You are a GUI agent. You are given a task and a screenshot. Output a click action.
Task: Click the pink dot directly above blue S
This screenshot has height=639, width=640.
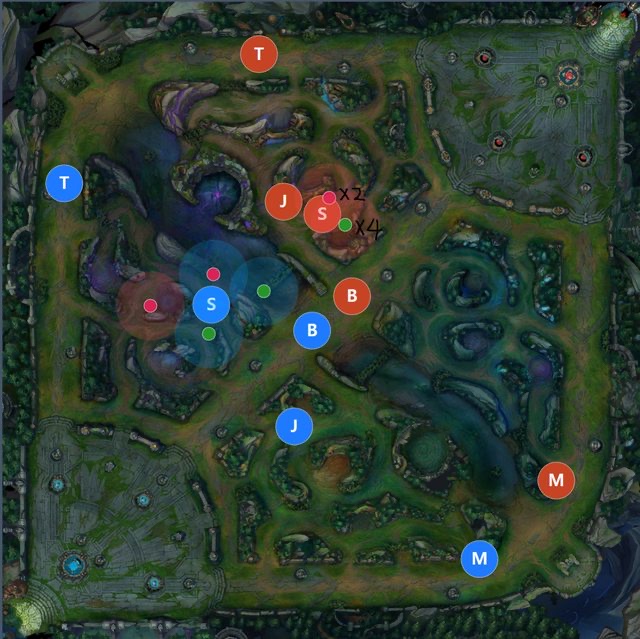213,274
